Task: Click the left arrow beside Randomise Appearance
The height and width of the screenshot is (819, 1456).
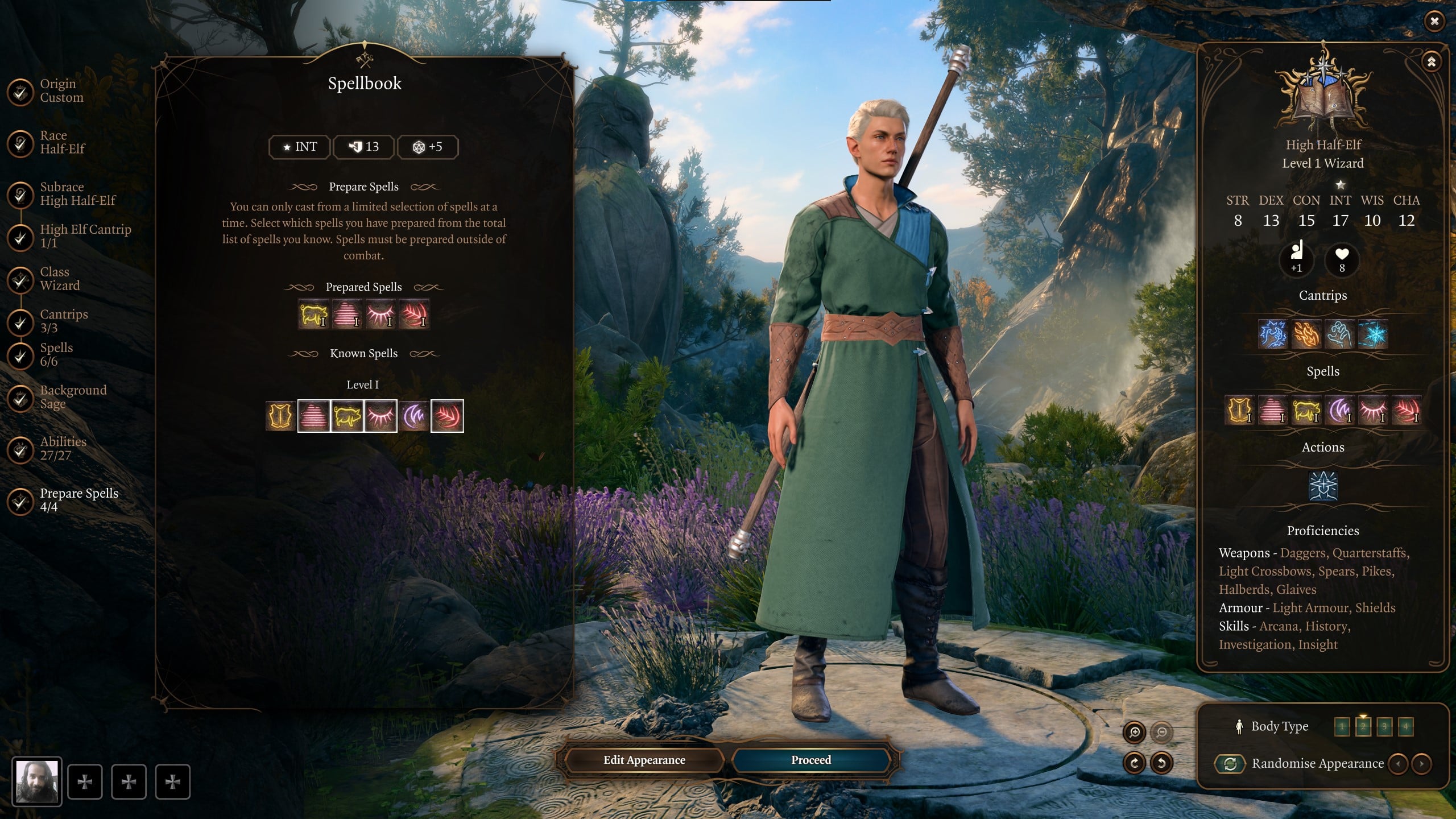Action: pos(1399,764)
